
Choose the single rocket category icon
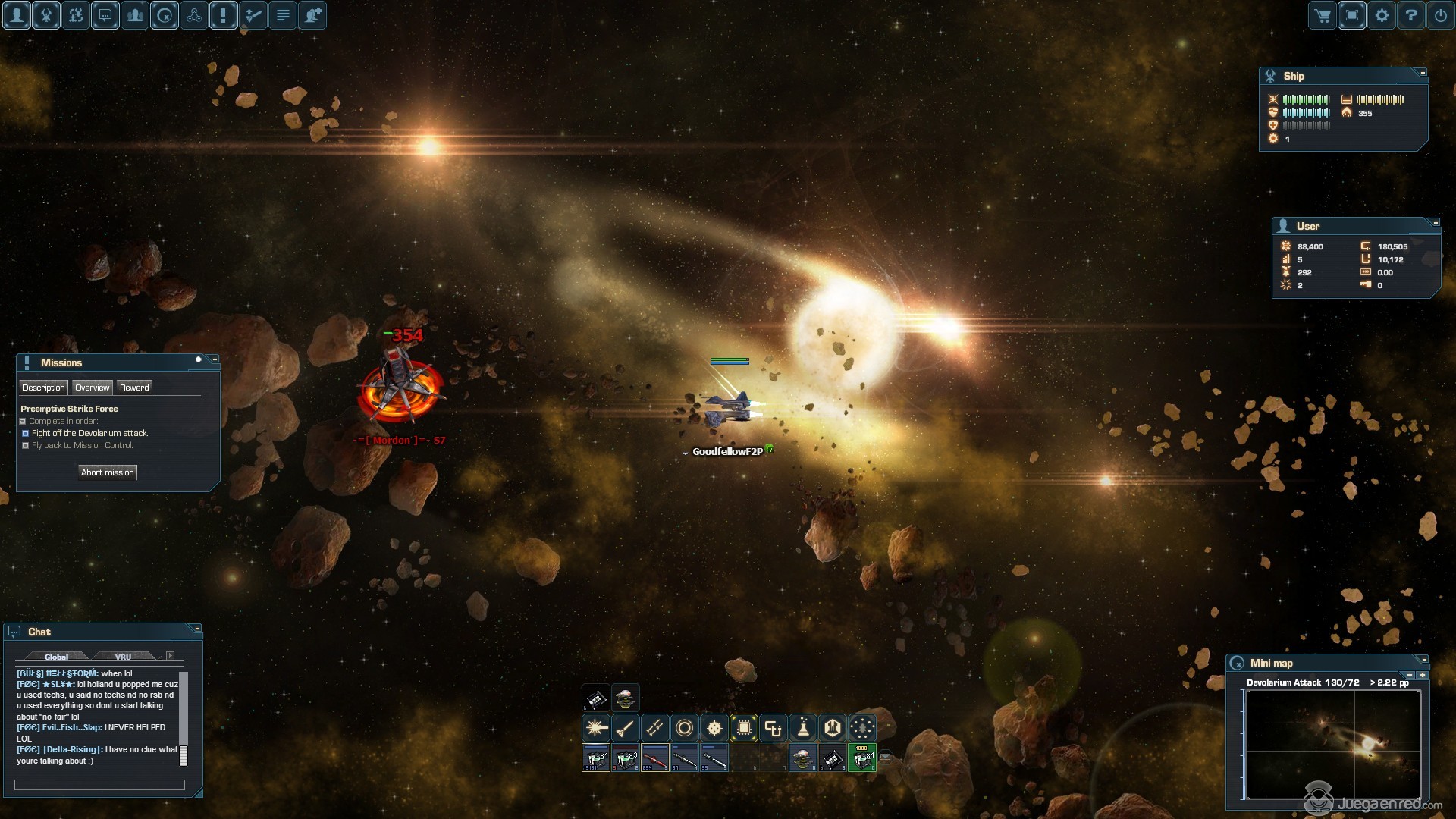[x=626, y=729]
